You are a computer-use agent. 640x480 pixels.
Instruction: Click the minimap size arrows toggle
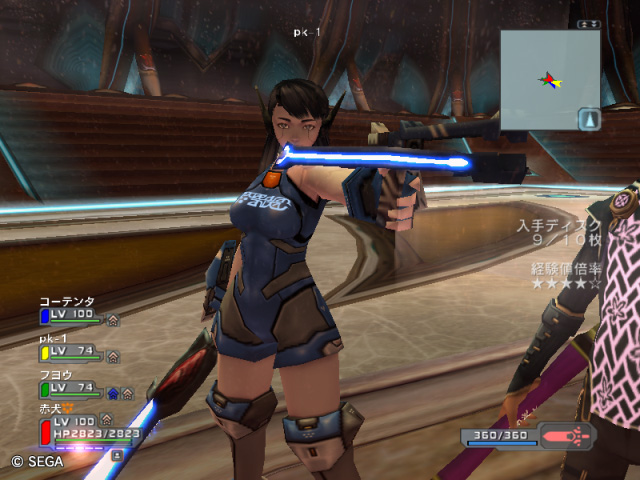click(x=590, y=24)
